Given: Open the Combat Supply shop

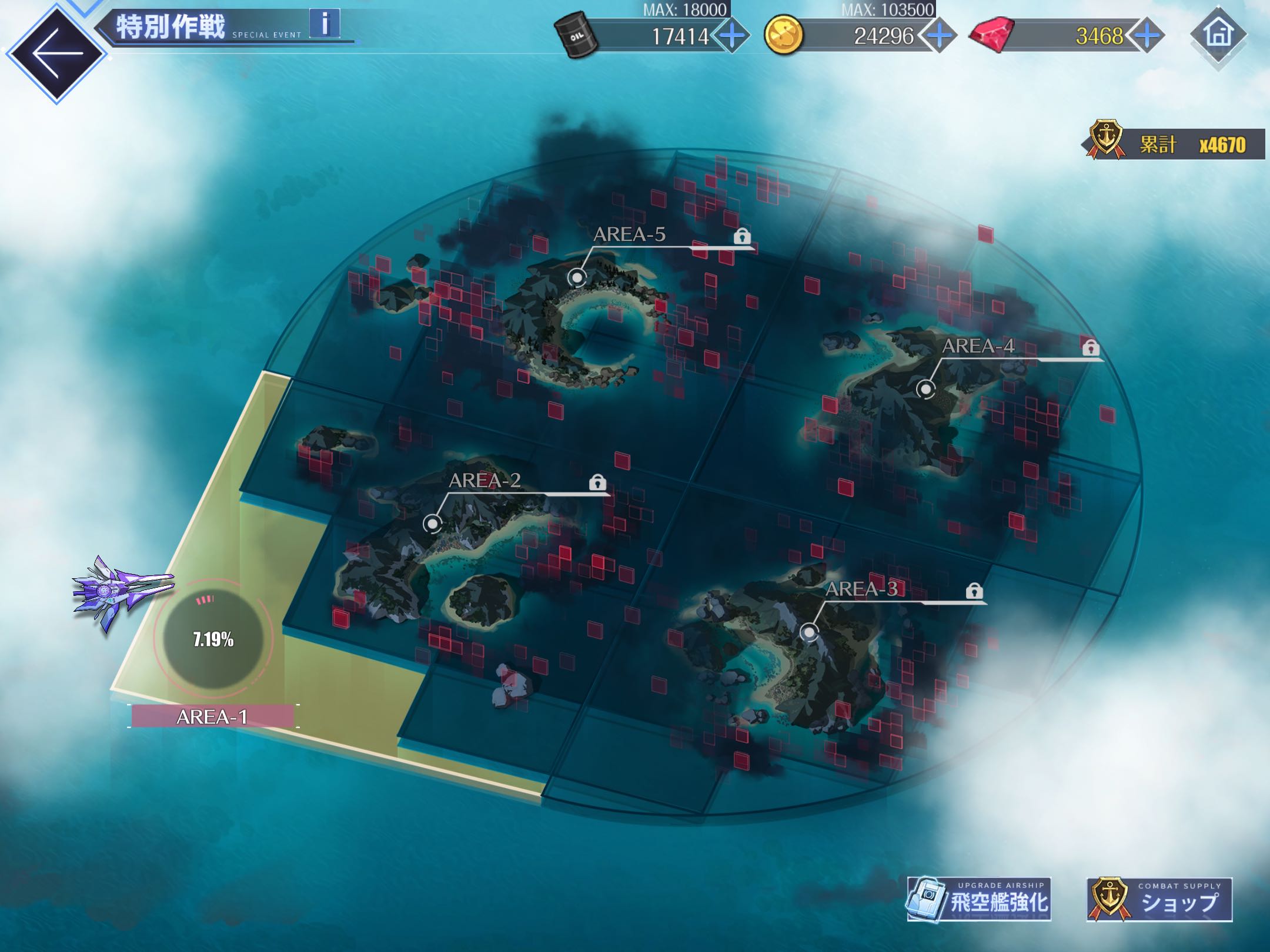Looking at the screenshot, I should pos(1159,900).
